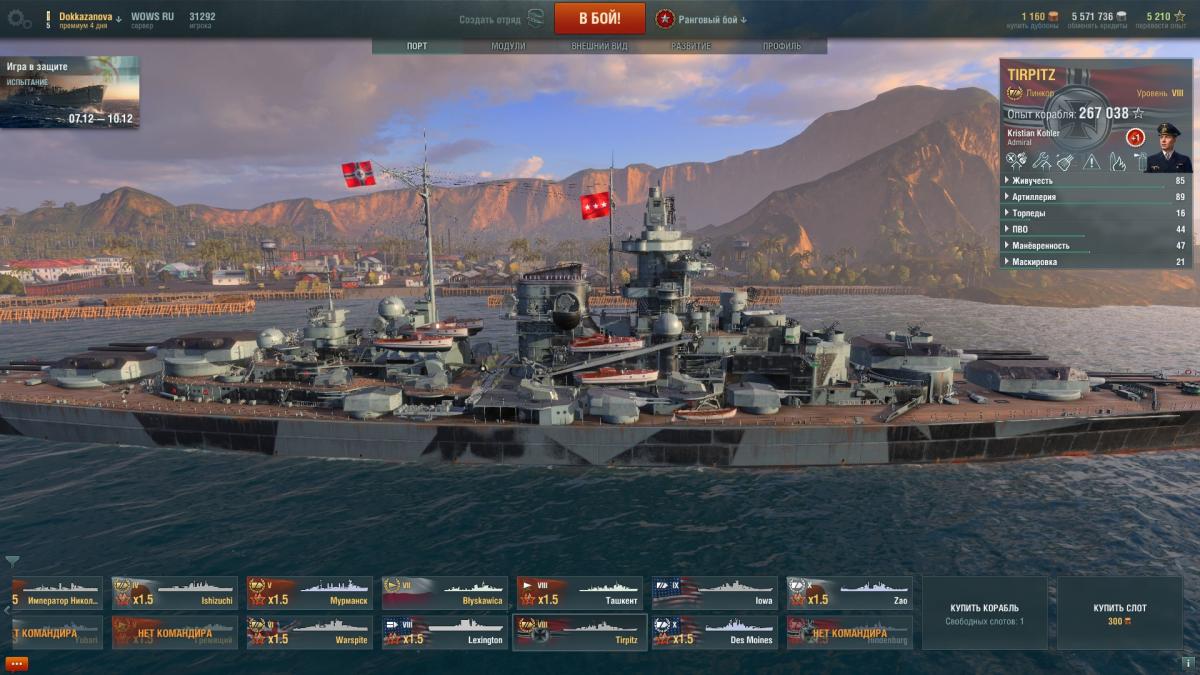Purchase a slot with КУПИТЬ СЛОТ
Image resolution: width=1200 pixels, height=675 pixels.
tap(1119, 613)
